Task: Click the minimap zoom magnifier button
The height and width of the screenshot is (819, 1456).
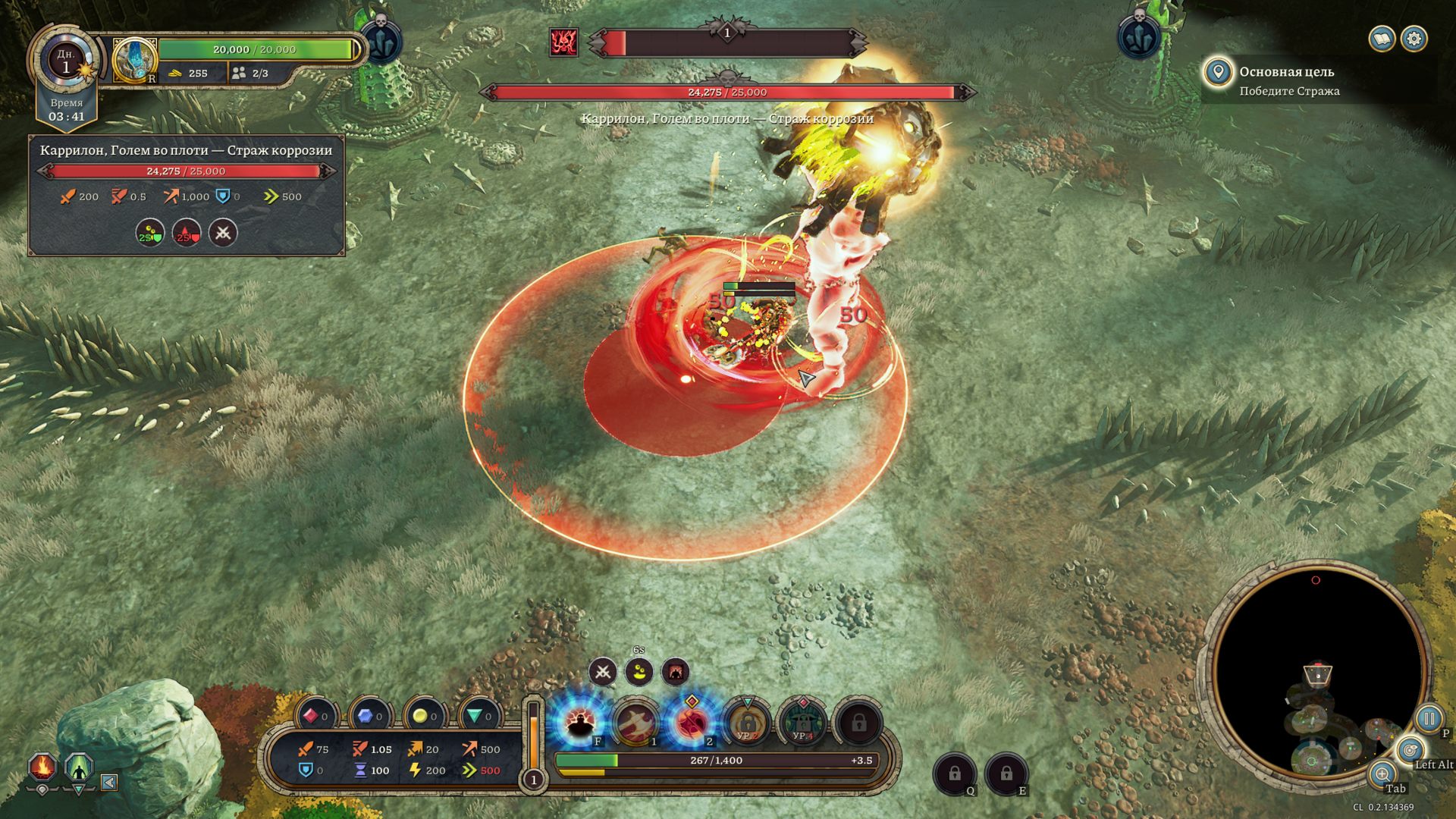Action: pos(1382,773)
